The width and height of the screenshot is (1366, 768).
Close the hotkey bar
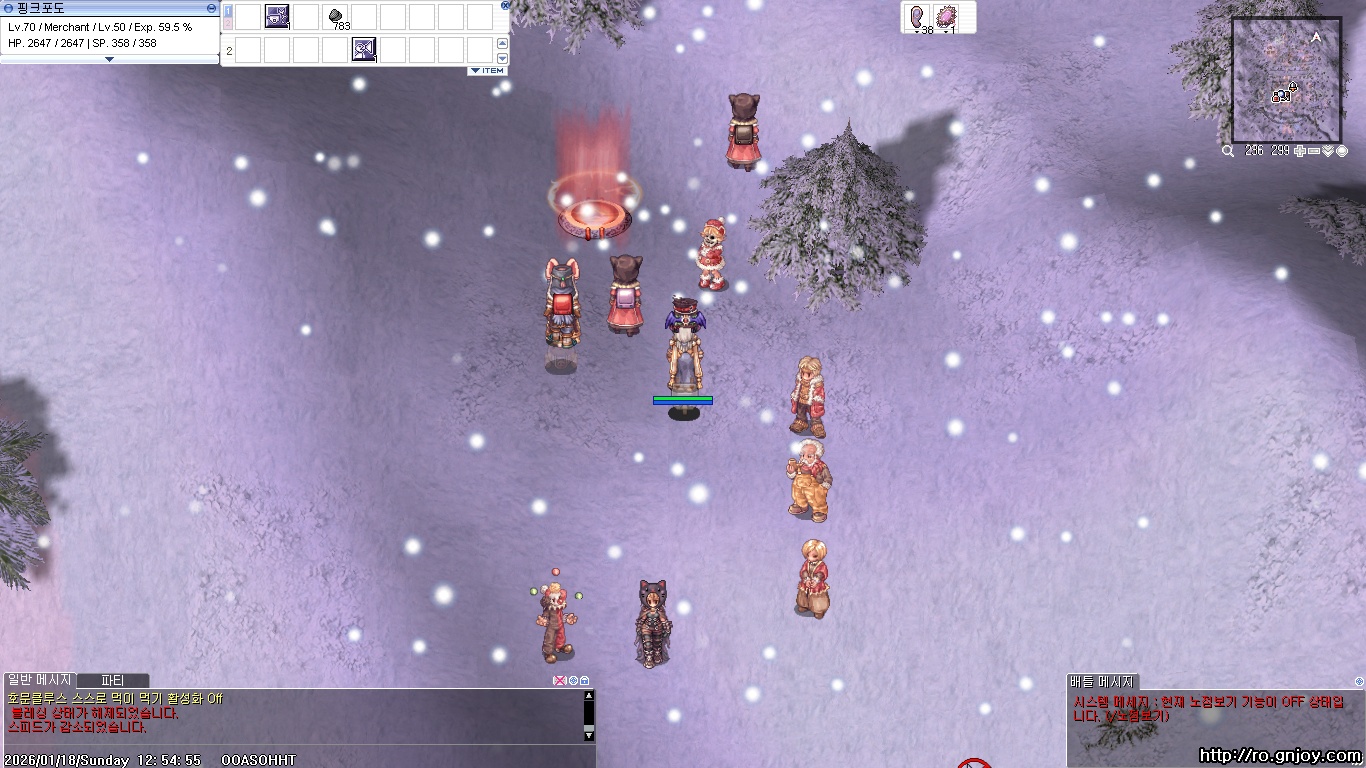click(x=505, y=5)
